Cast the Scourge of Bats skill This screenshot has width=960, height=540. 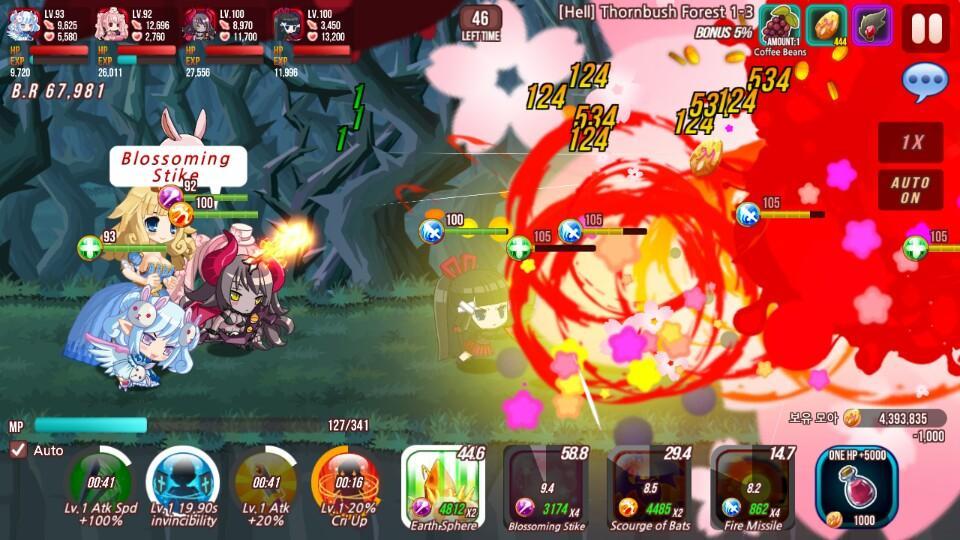650,488
